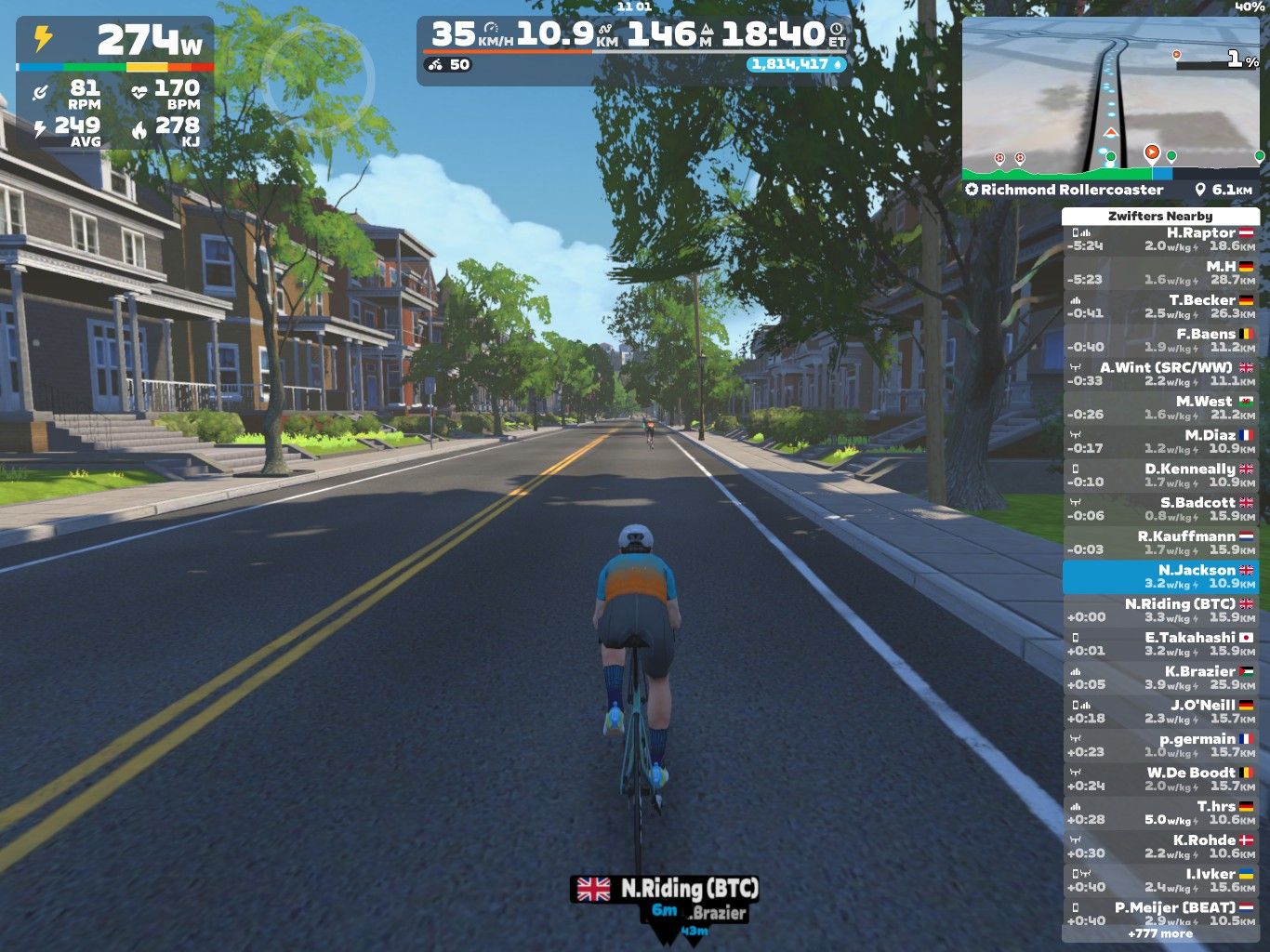The image size is (1270, 952).
Task: Choose E.Takahashi rider row
Action: tap(1160, 644)
